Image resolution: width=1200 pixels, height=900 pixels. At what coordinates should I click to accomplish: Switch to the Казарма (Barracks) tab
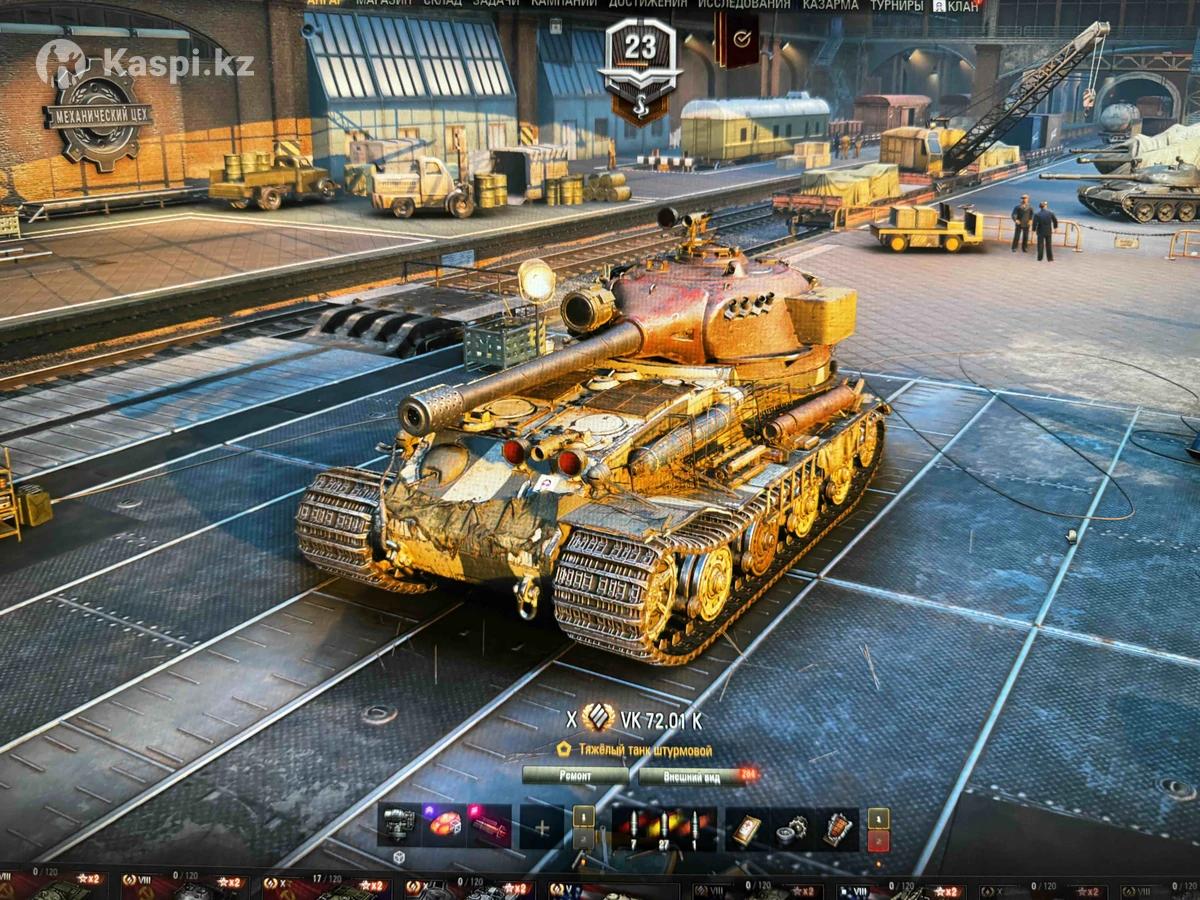[x=831, y=5]
